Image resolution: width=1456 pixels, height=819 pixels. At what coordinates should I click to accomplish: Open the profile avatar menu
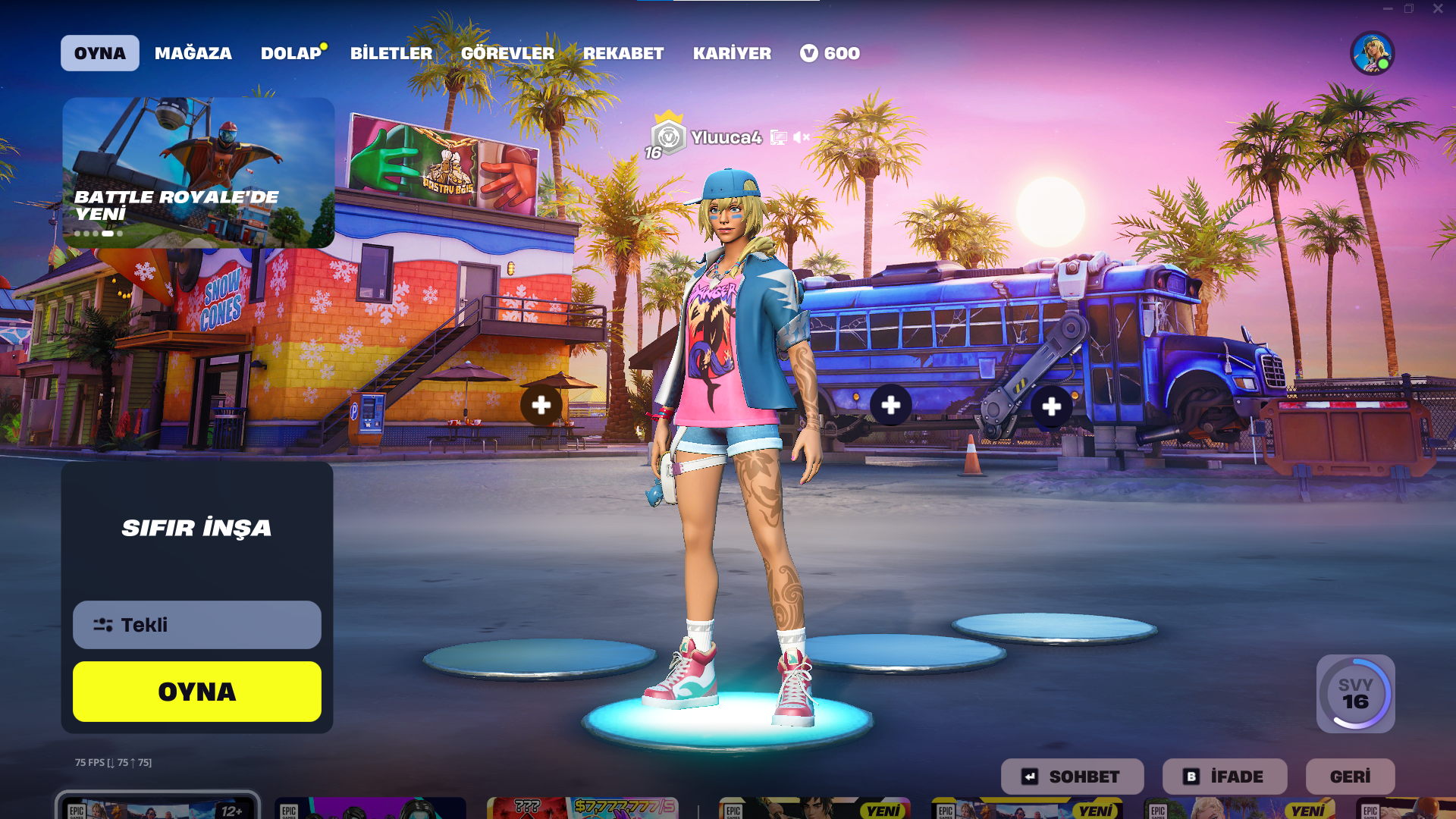[1372, 53]
